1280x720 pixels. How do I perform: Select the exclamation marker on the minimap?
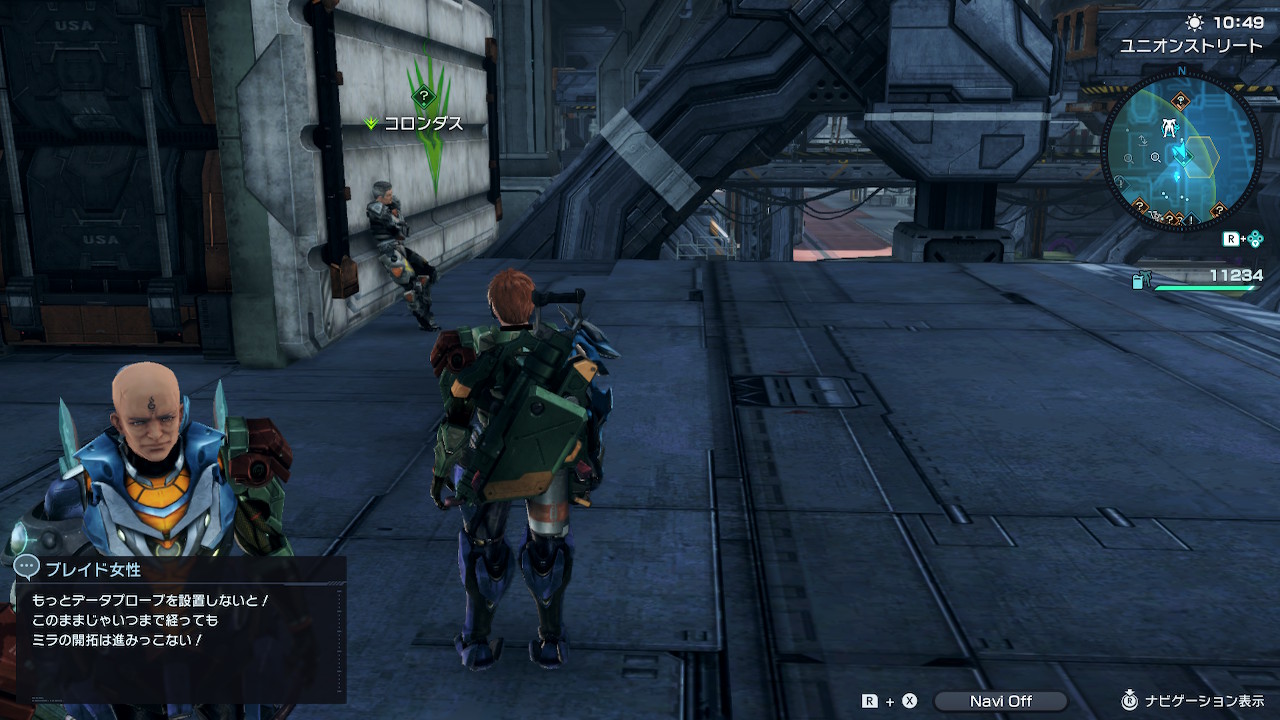[1193, 219]
